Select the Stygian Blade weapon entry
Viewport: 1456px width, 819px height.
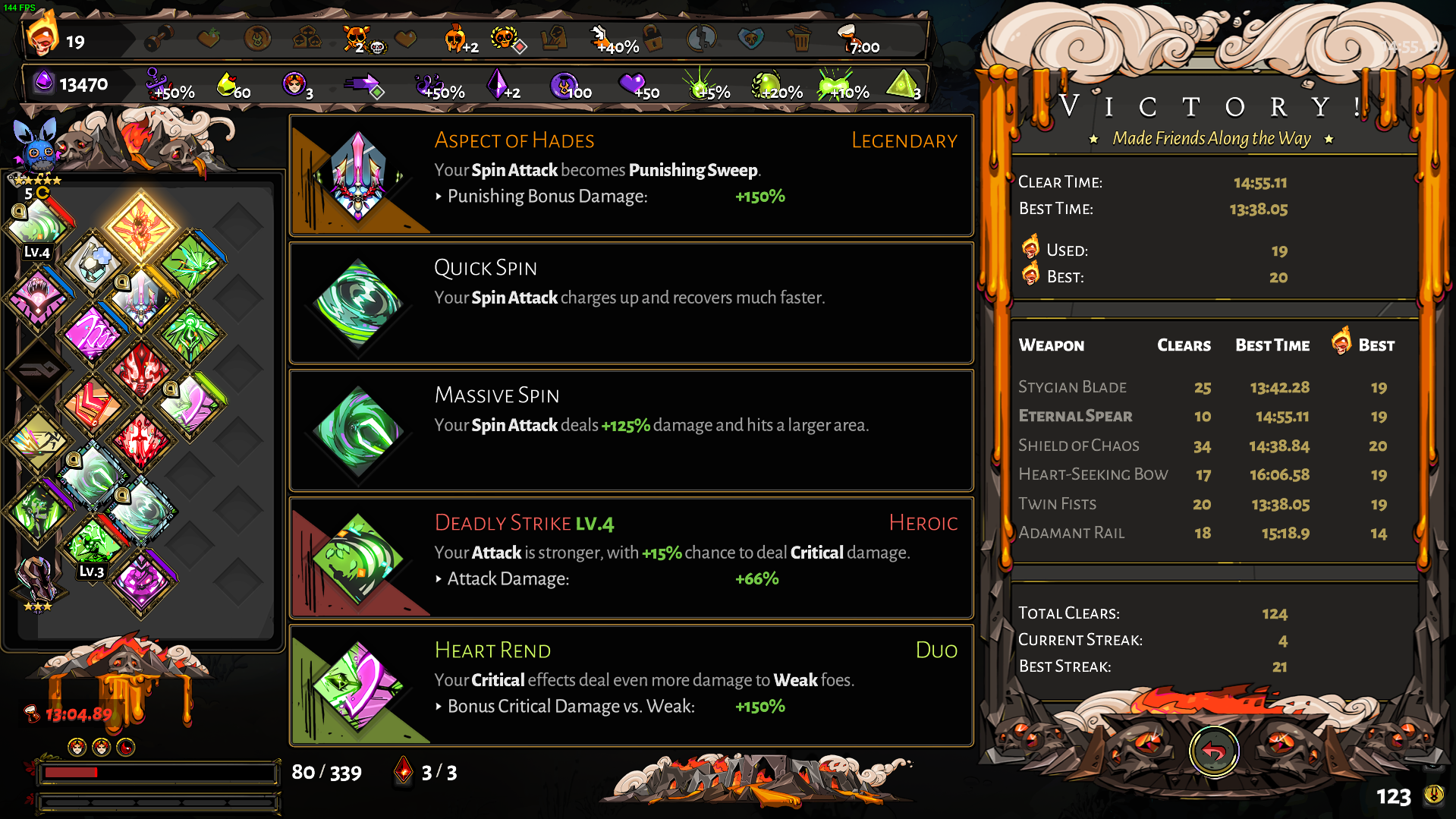1072,387
